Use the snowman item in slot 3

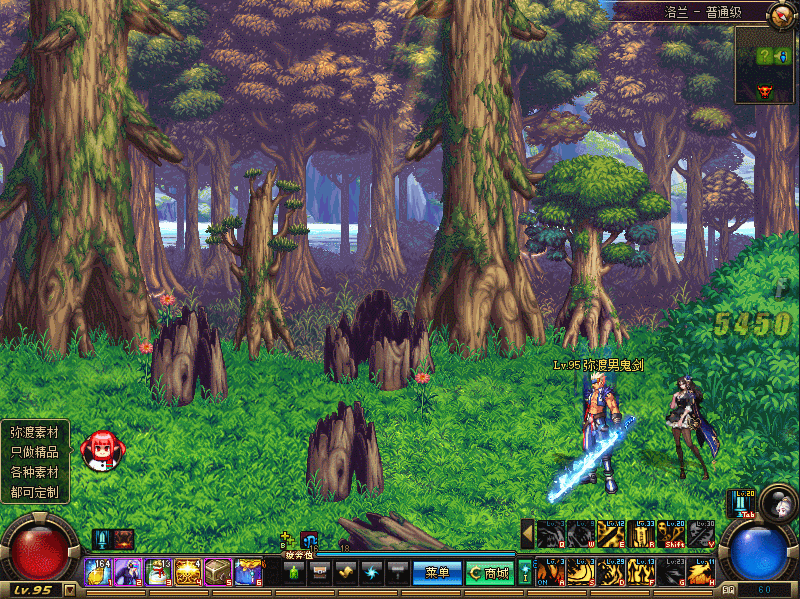pos(158,571)
